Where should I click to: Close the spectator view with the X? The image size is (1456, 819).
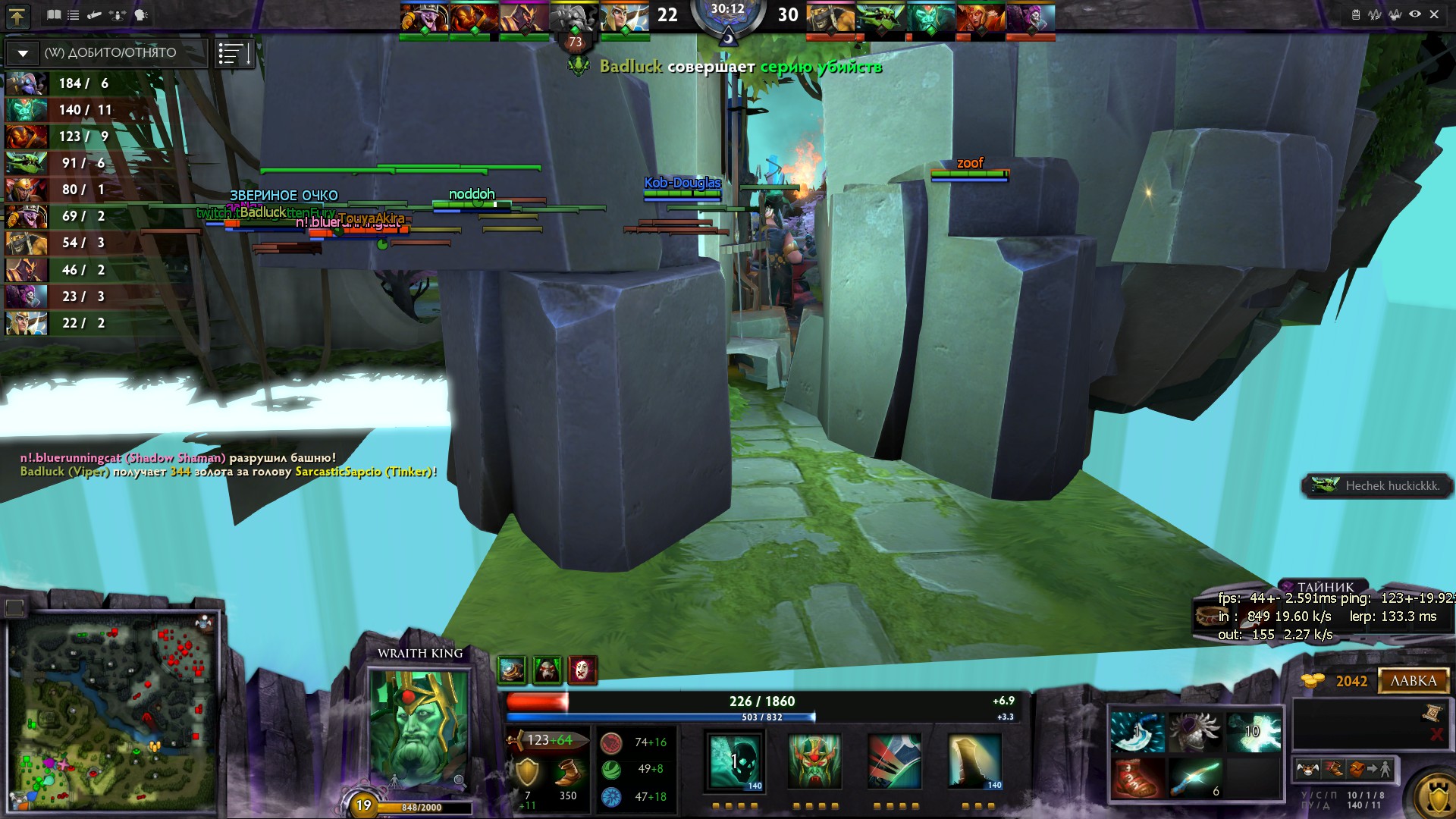coord(1434,14)
